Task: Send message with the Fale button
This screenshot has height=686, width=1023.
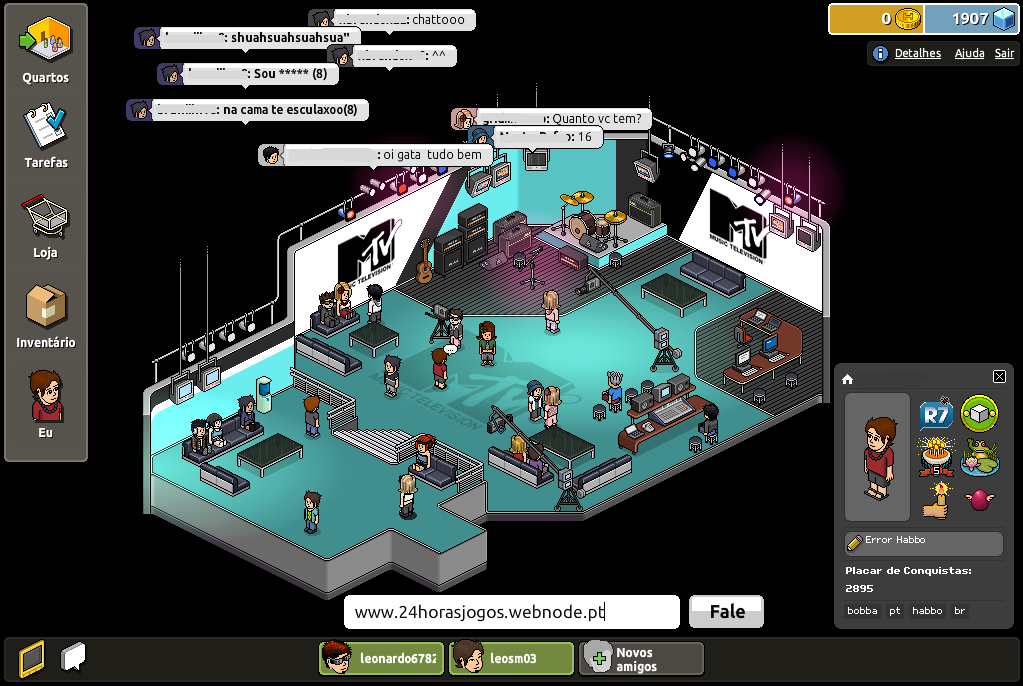Action: (x=726, y=612)
